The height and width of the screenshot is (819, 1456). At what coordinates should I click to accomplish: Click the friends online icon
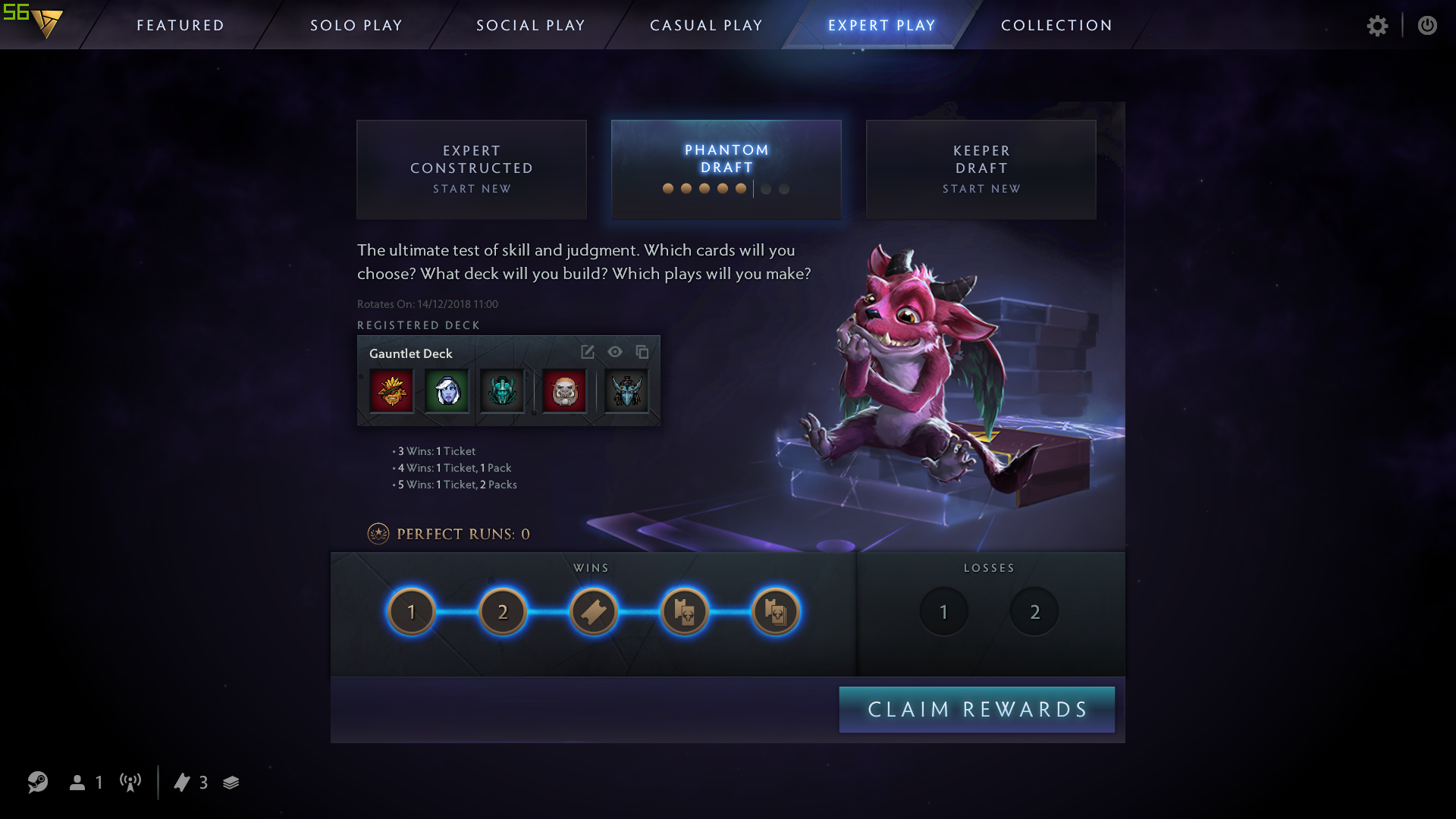coord(78,783)
